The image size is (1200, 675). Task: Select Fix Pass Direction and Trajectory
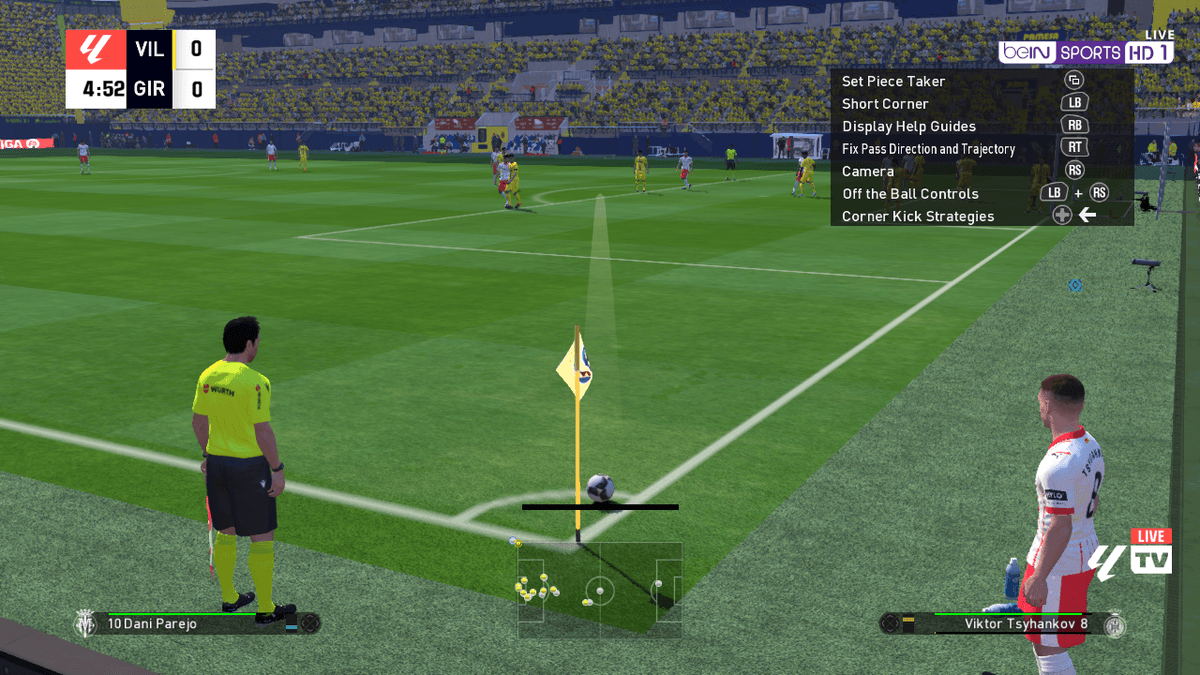[928, 149]
